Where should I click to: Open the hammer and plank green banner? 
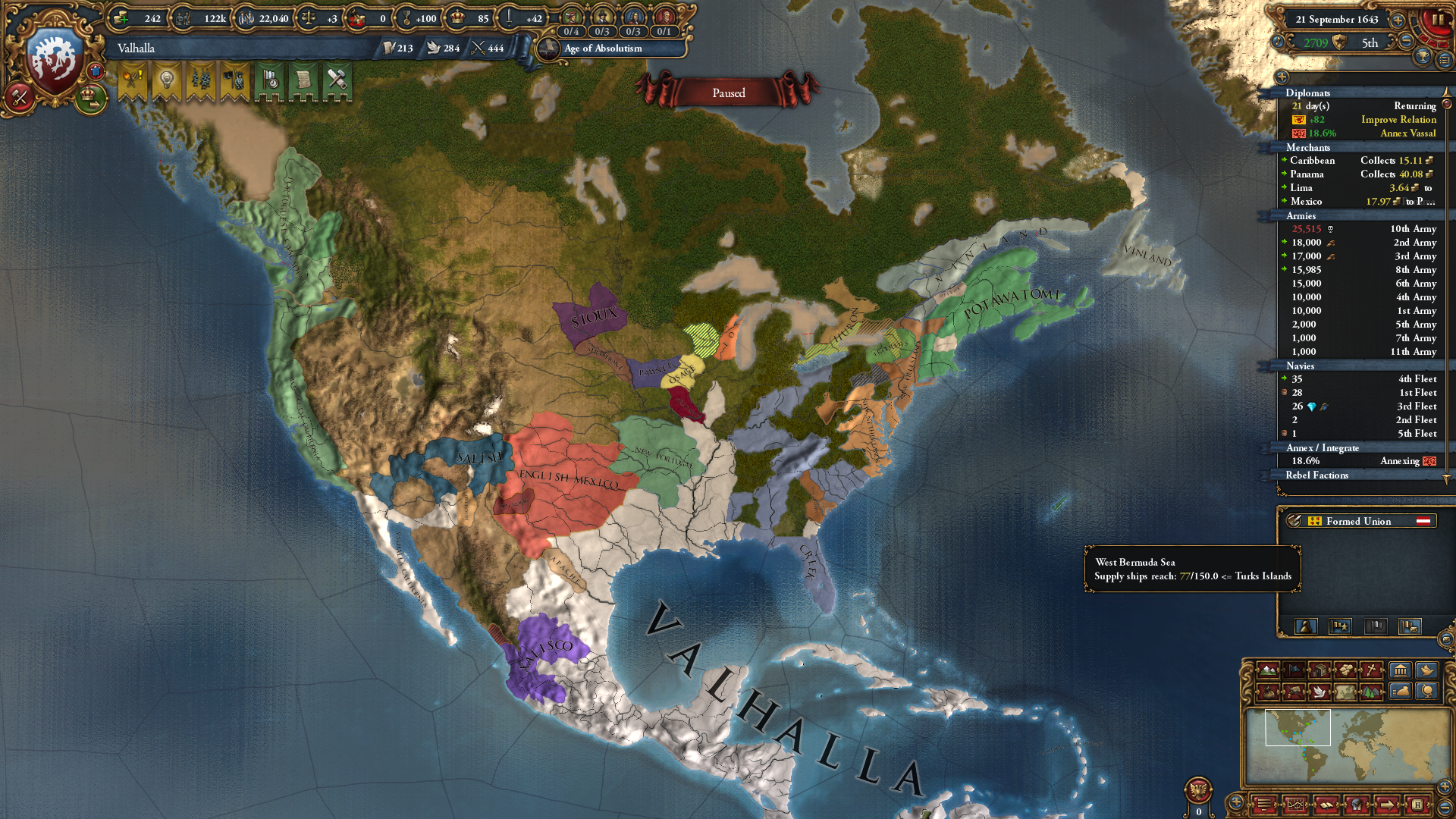point(337,80)
